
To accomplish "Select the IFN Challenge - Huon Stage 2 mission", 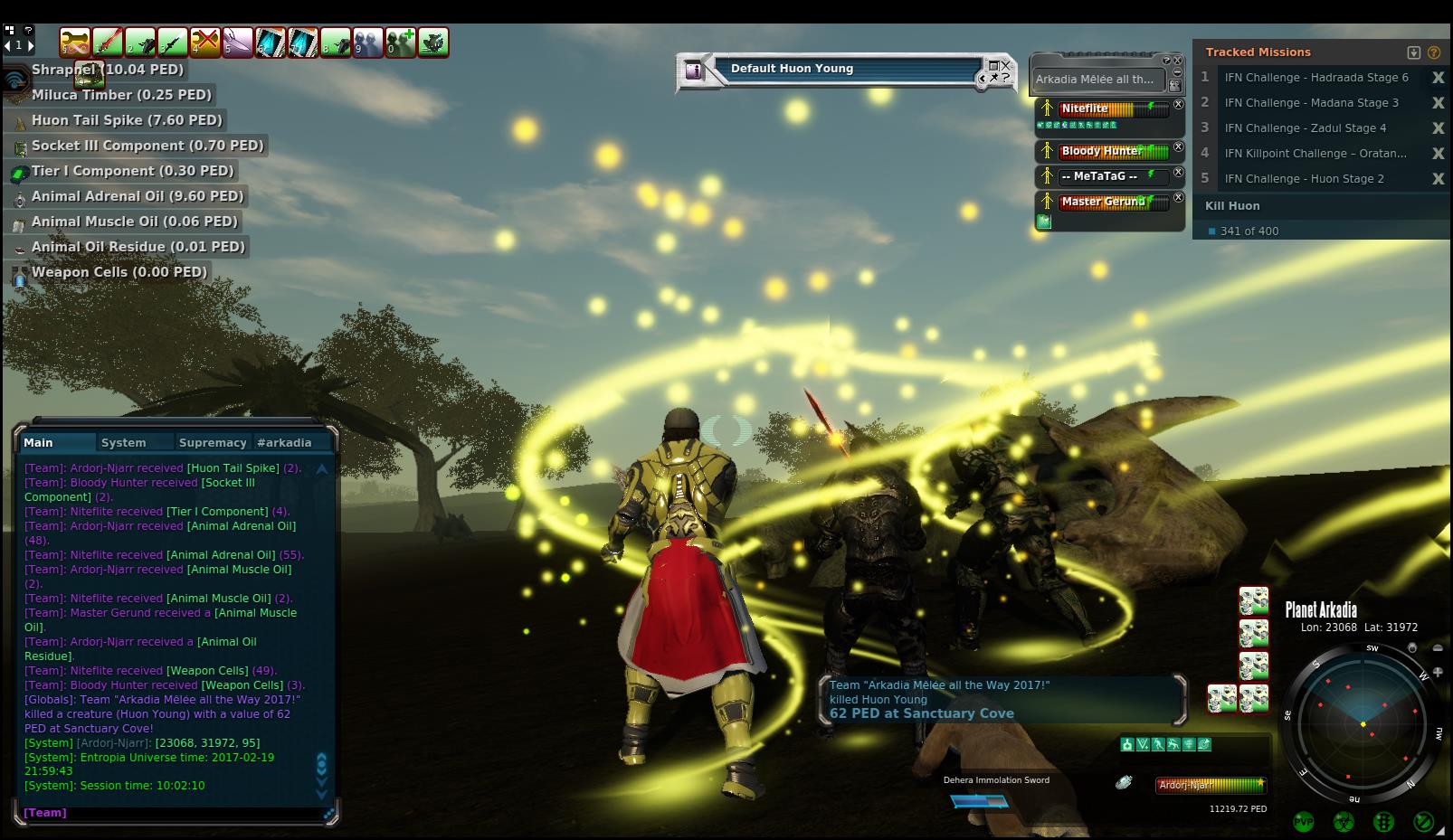I will pyautogui.click(x=1304, y=179).
